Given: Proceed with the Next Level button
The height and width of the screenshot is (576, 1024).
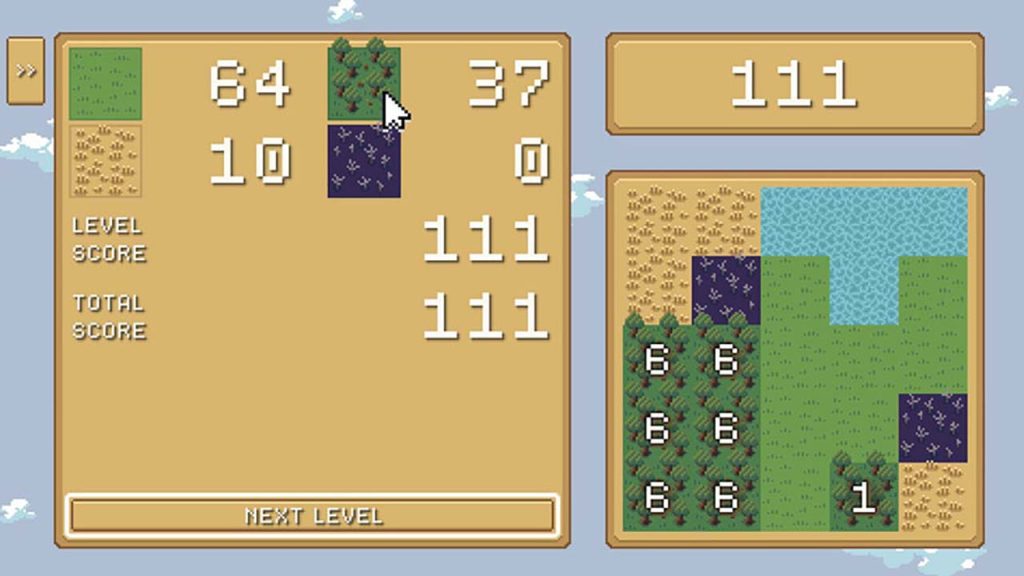Looking at the screenshot, I should click(312, 516).
